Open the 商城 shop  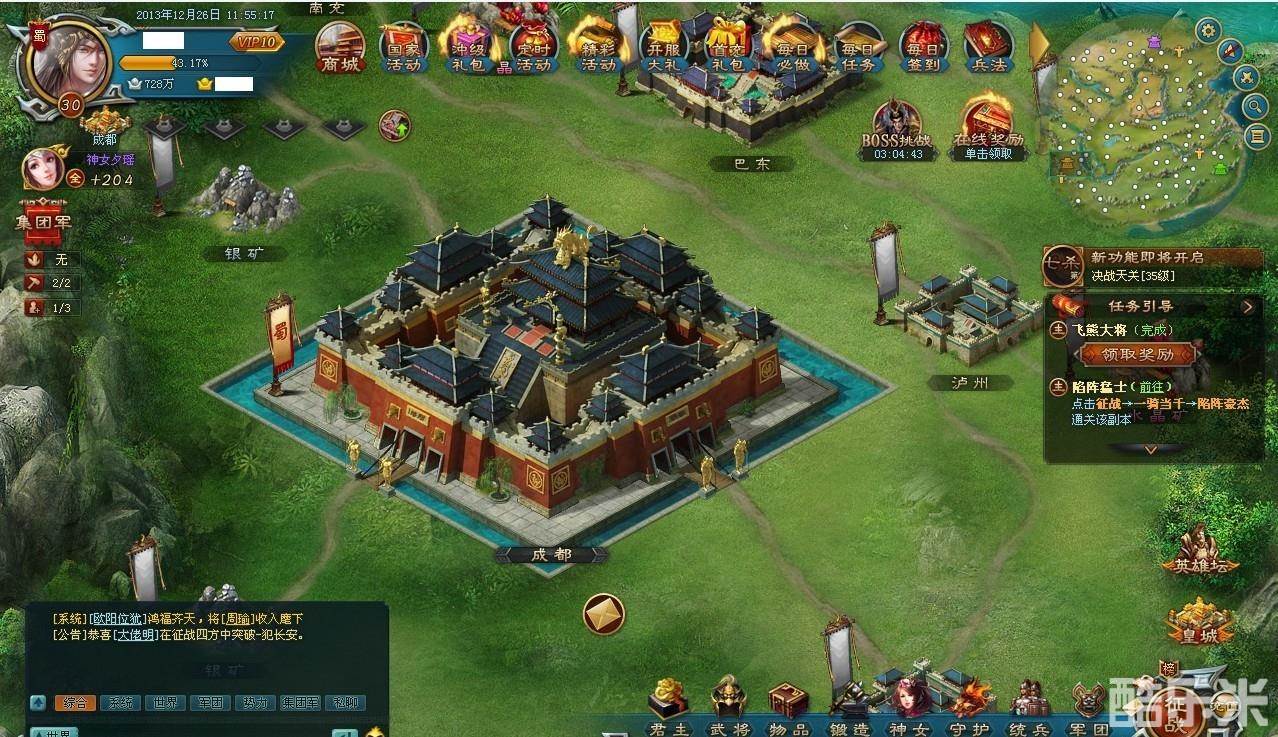coord(340,47)
